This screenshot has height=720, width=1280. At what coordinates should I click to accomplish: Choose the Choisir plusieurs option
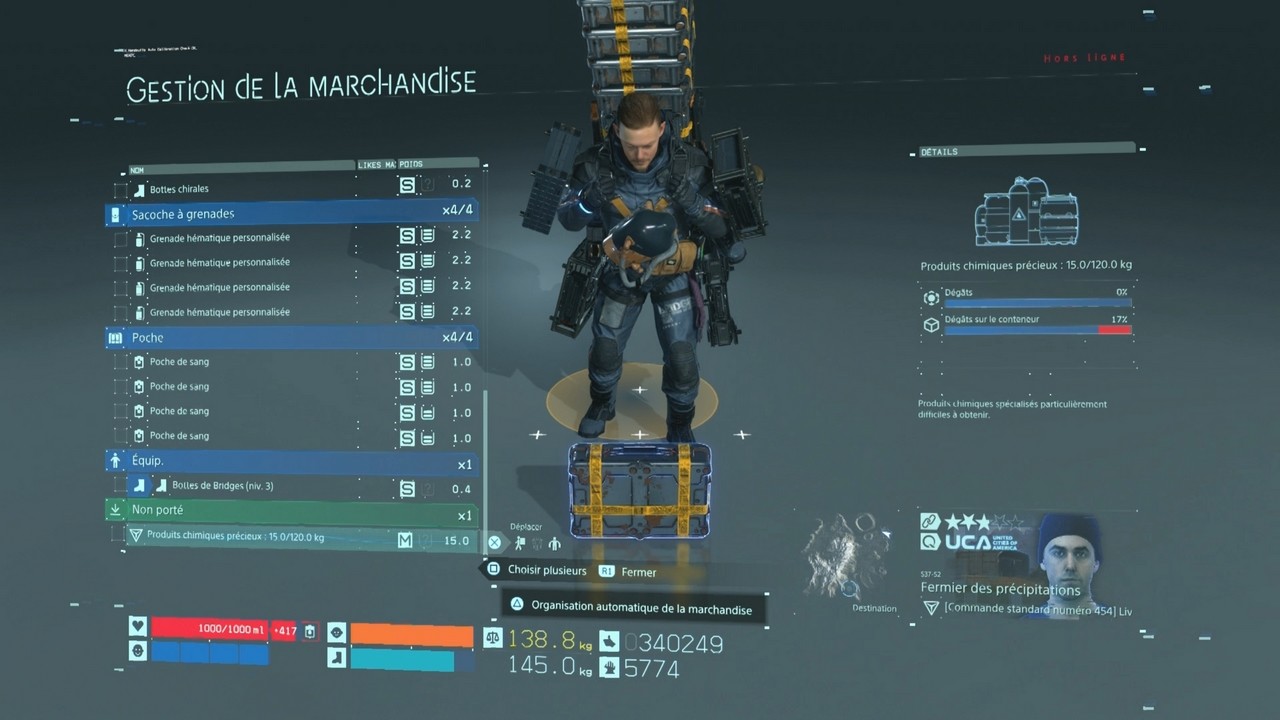click(x=547, y=570)
